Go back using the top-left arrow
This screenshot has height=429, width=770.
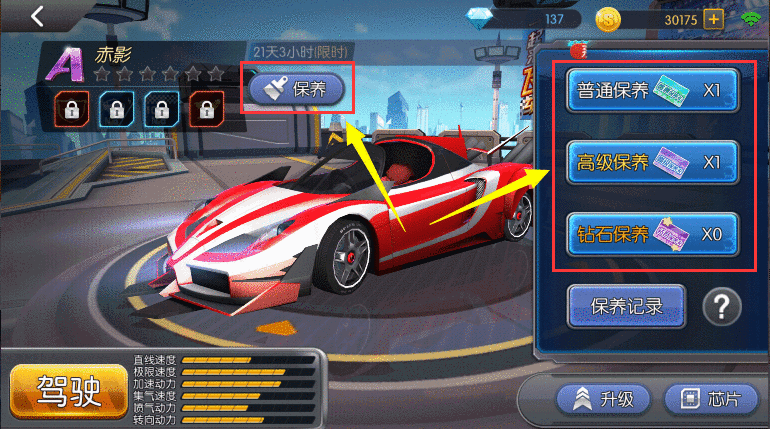click(37, 16)
